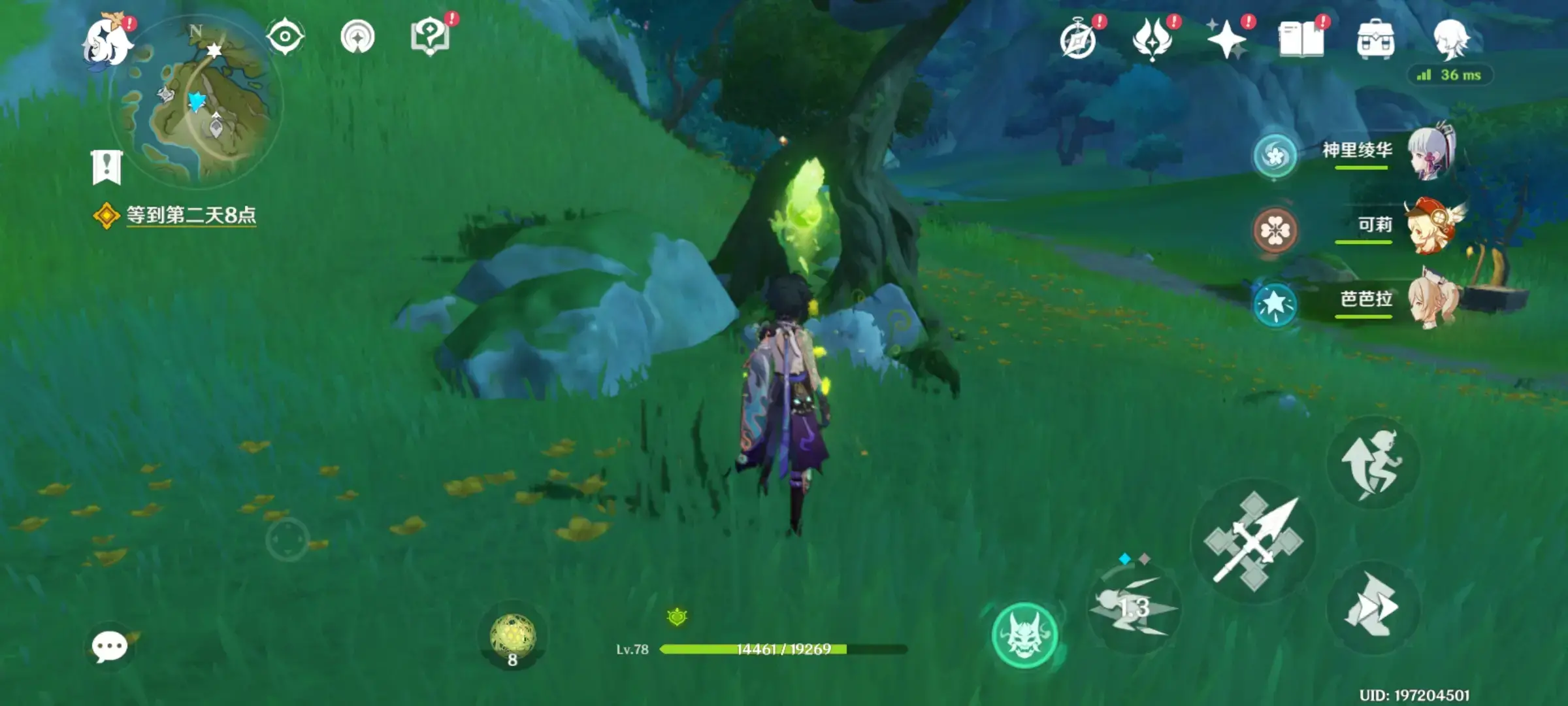Viewport: 1568px width, 706px height.
Task: Open the circular minimap
Action: tap(197, 100)
